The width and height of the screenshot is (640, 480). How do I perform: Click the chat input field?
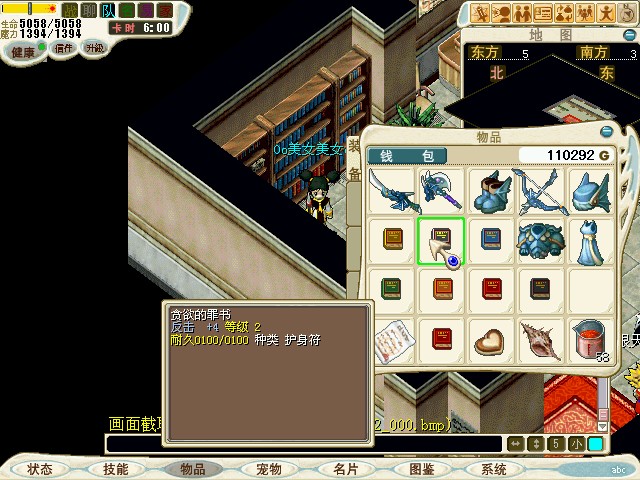[x=300, y=444]
